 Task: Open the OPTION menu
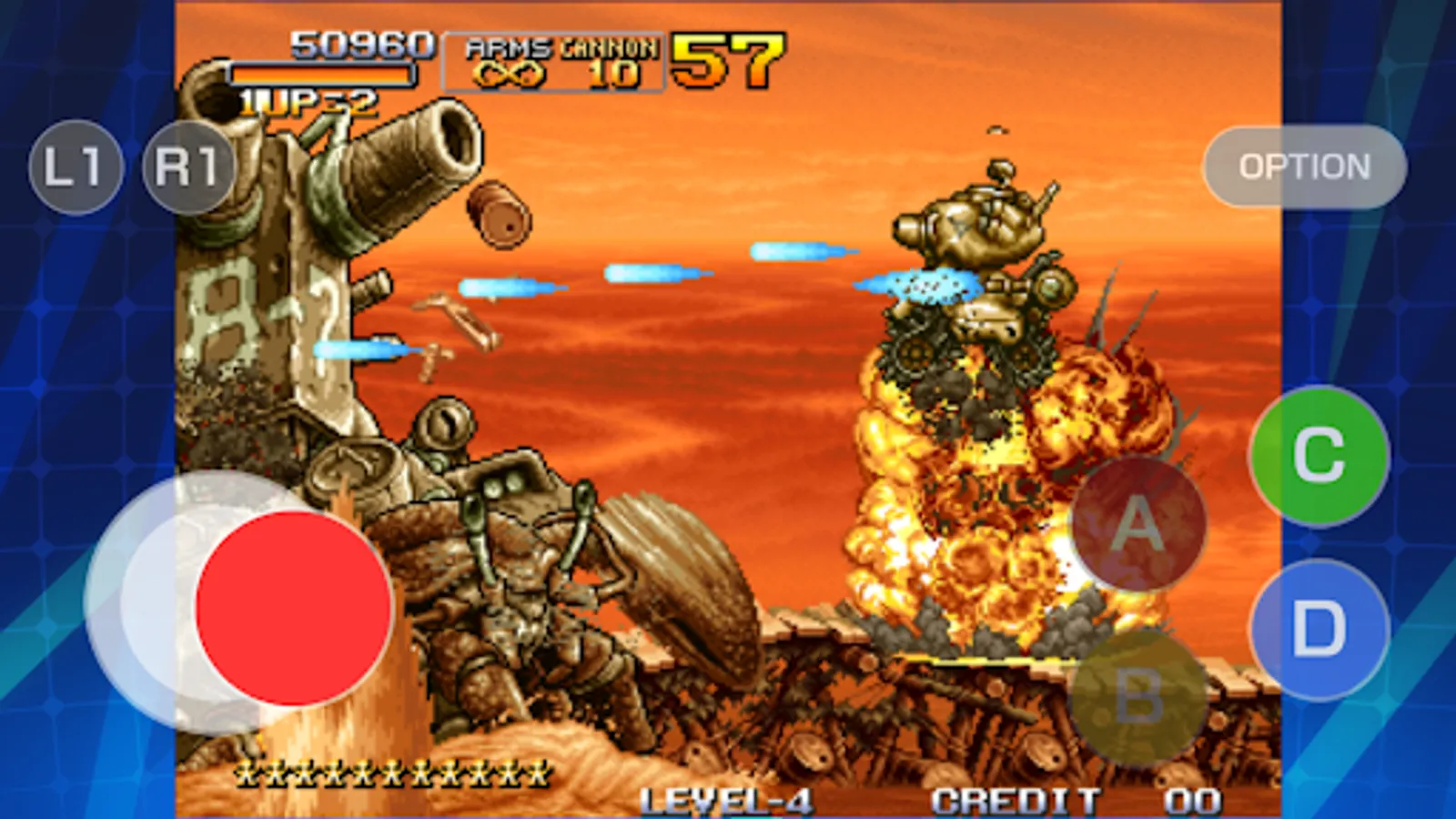point(1303,166)
